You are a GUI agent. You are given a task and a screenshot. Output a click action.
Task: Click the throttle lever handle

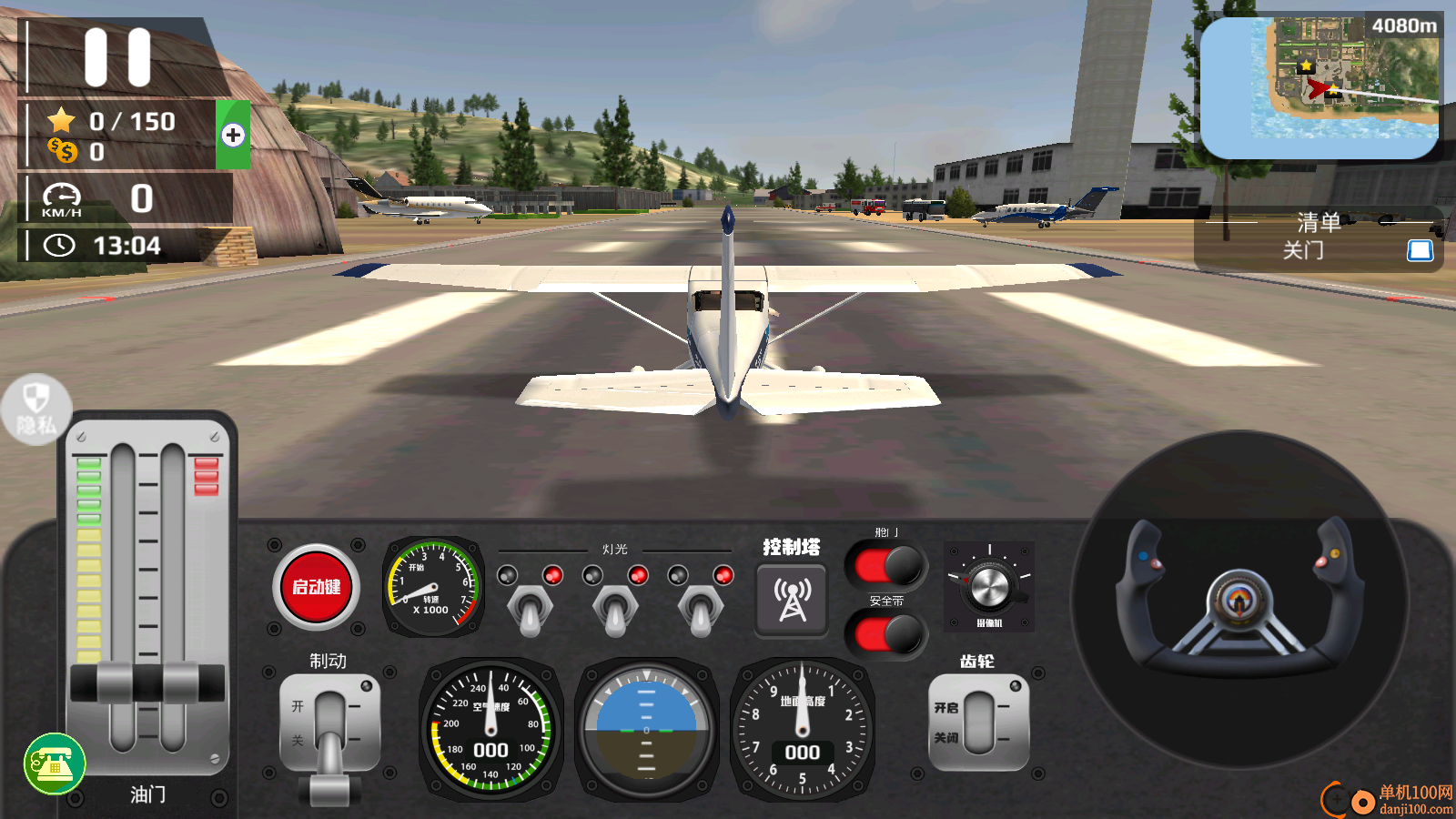point(147,682)
